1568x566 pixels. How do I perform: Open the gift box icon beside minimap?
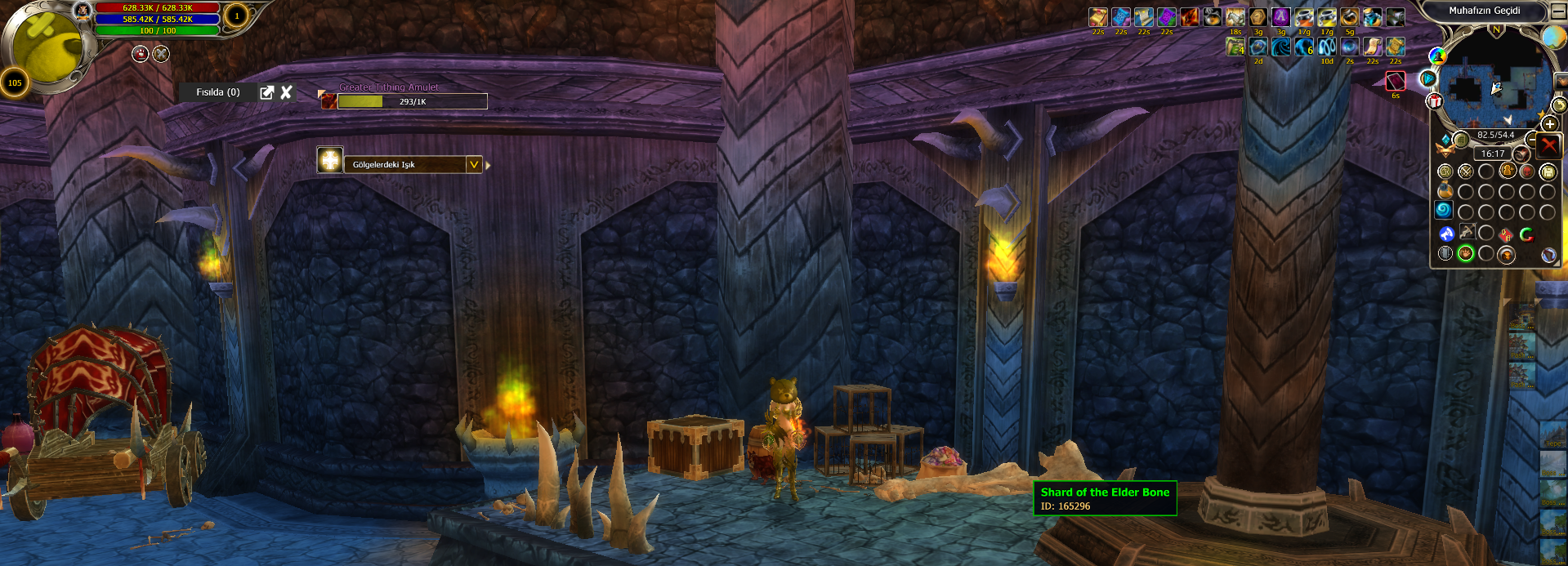1435,101
